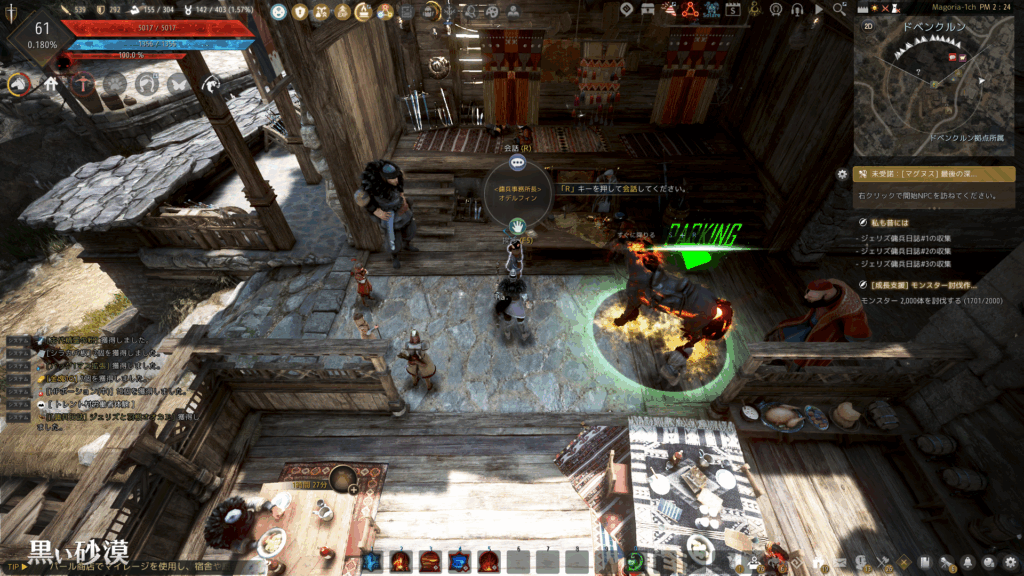Image resolution: width=1024 pixels, height=576 pixels.
Task: Use the green swirl quick slot item
Action: click(x=633, y=561)
